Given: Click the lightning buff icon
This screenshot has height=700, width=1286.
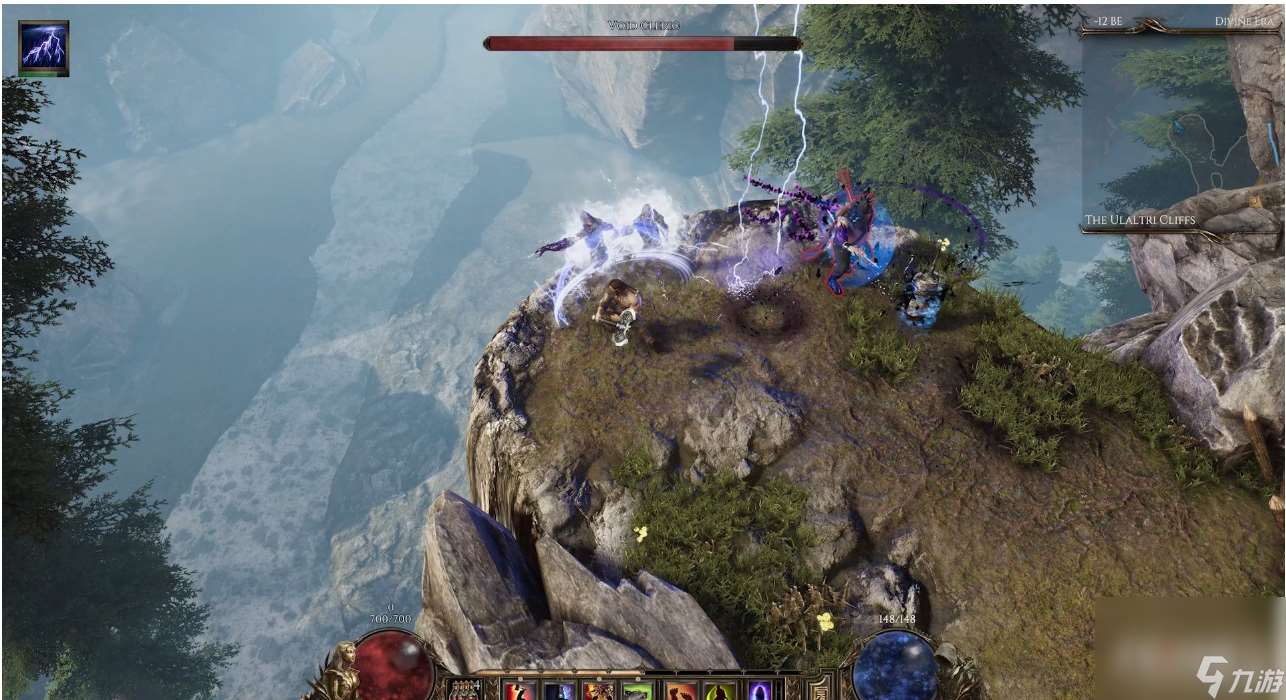Looking at the screenshot, I should [x=44, y=46].
